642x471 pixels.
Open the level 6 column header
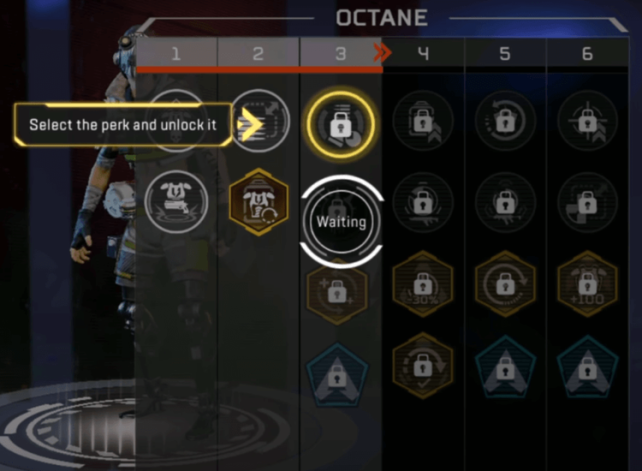point(587,54)
